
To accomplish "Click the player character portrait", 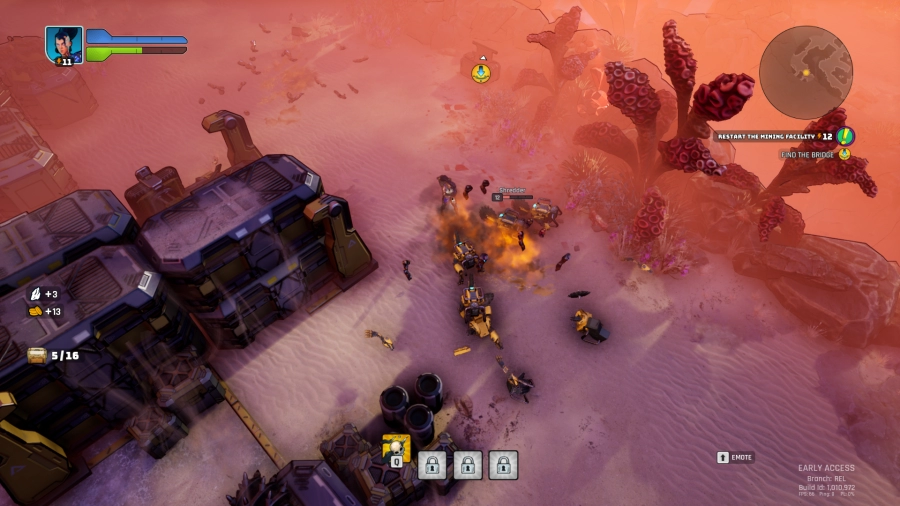I will [x=63, y=45].
